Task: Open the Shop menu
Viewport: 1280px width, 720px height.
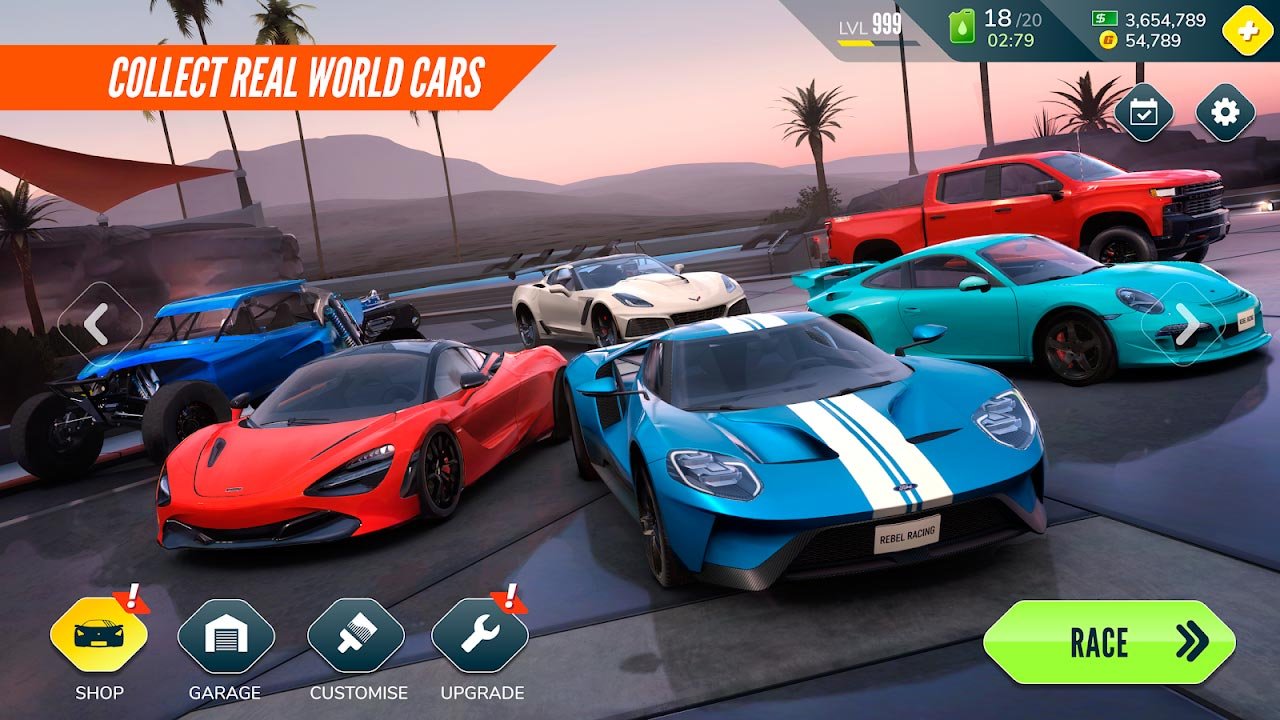Action: point(98,637)
